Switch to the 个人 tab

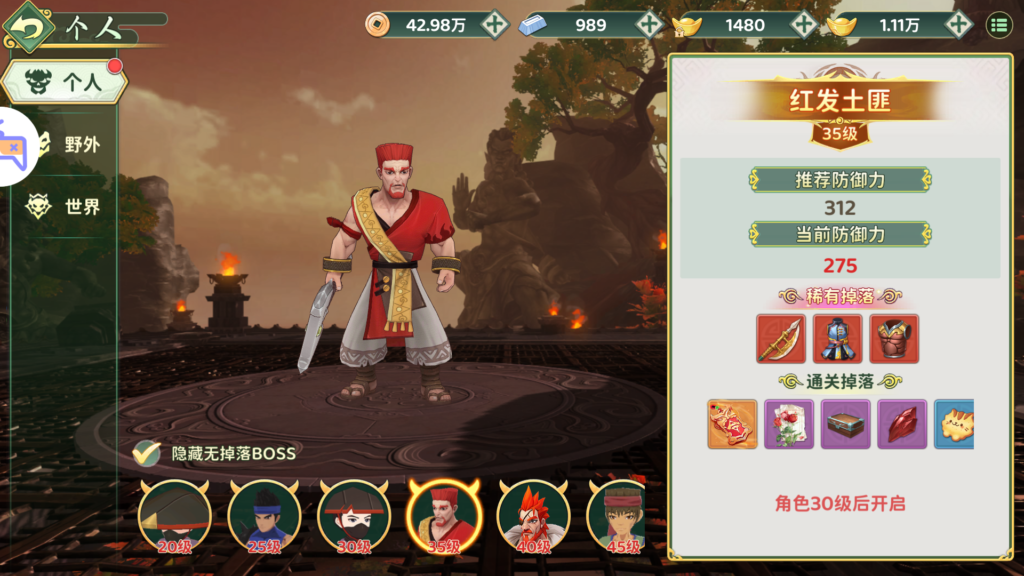66,83
